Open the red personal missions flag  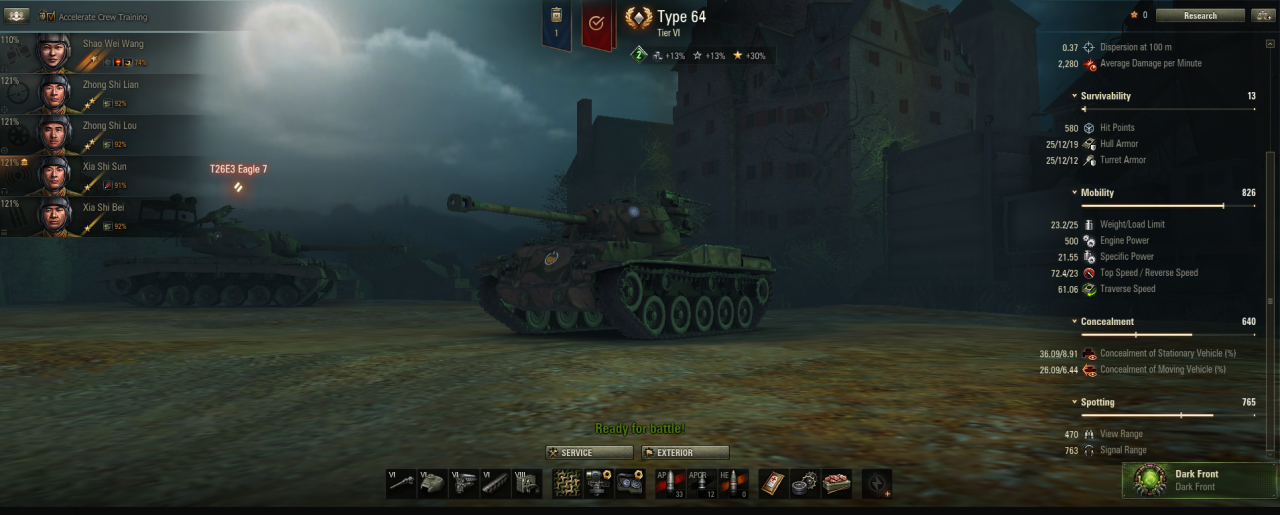click(596, 23)
